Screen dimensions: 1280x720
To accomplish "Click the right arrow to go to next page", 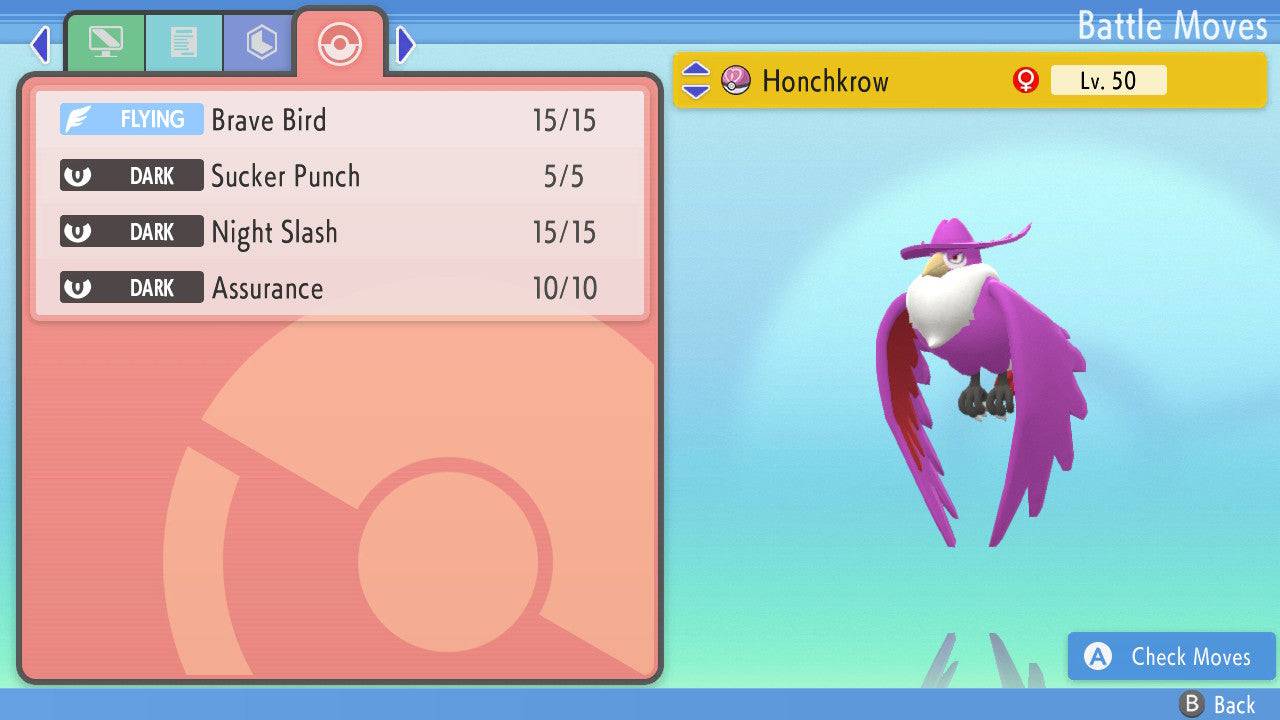I will pyautogui.click(x=404, y=43).
